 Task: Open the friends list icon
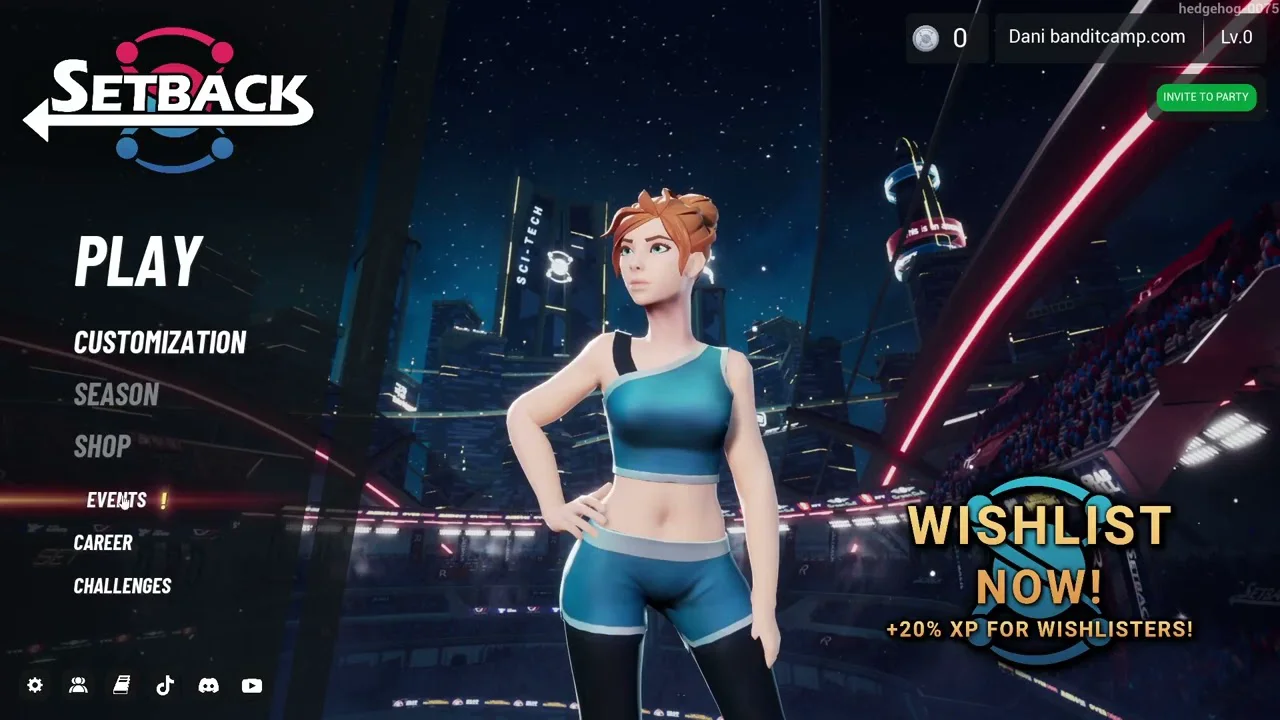click(x=78, y=685)
